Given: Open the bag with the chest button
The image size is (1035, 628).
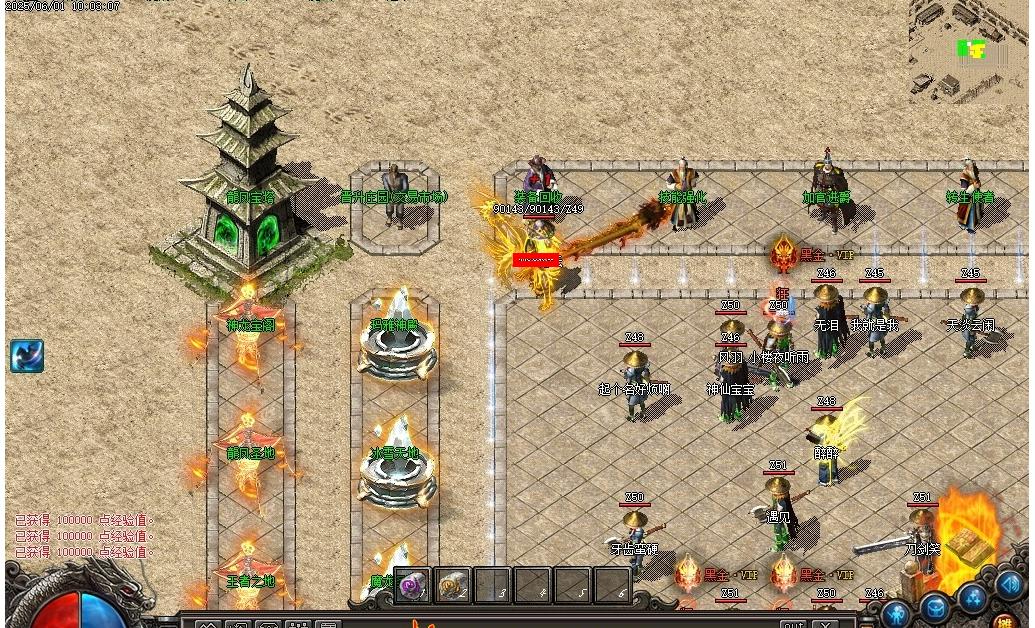Looking at the screenshot, I should pyautogui.click(x=935, y=606).
